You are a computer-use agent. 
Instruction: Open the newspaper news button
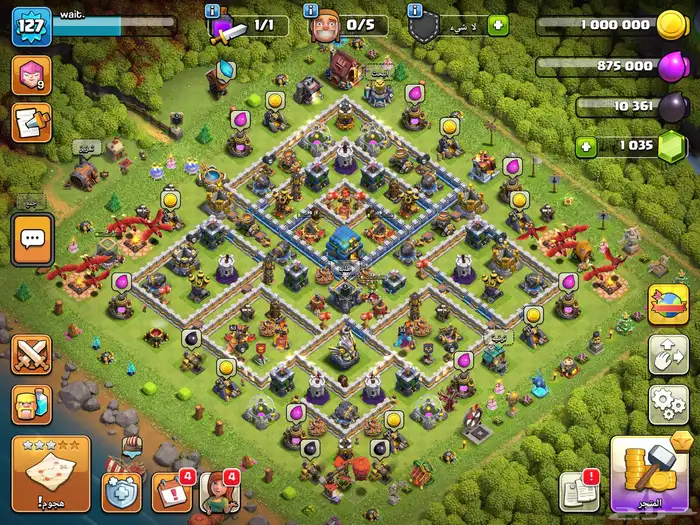(x=578, y=491)
